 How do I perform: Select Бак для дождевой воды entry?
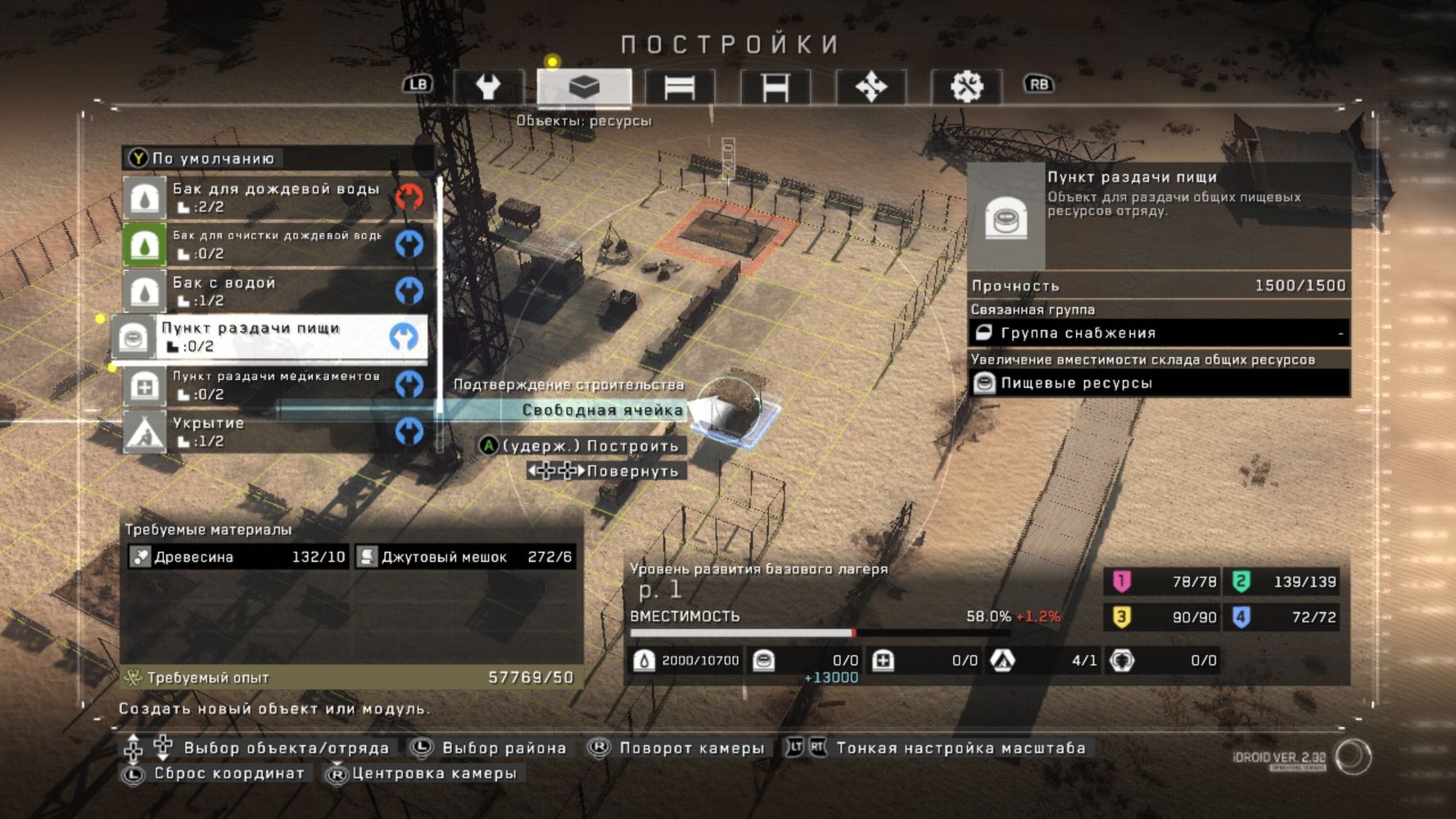(x=275, y=197)
